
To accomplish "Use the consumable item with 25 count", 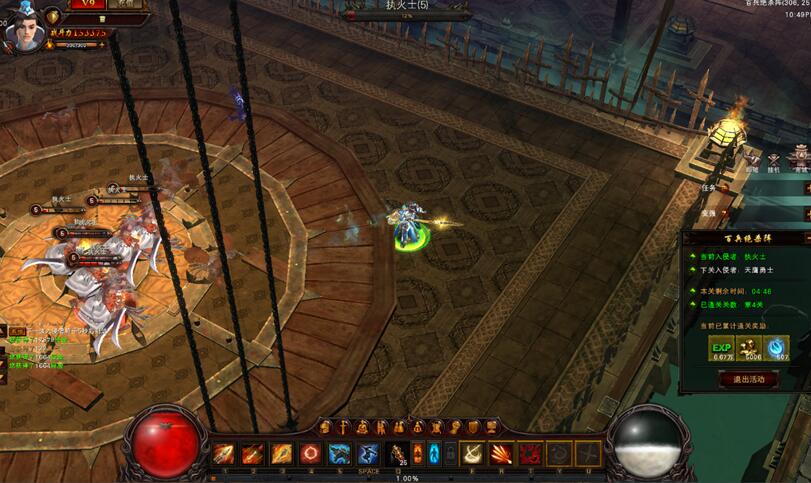I will coord(398,453).
